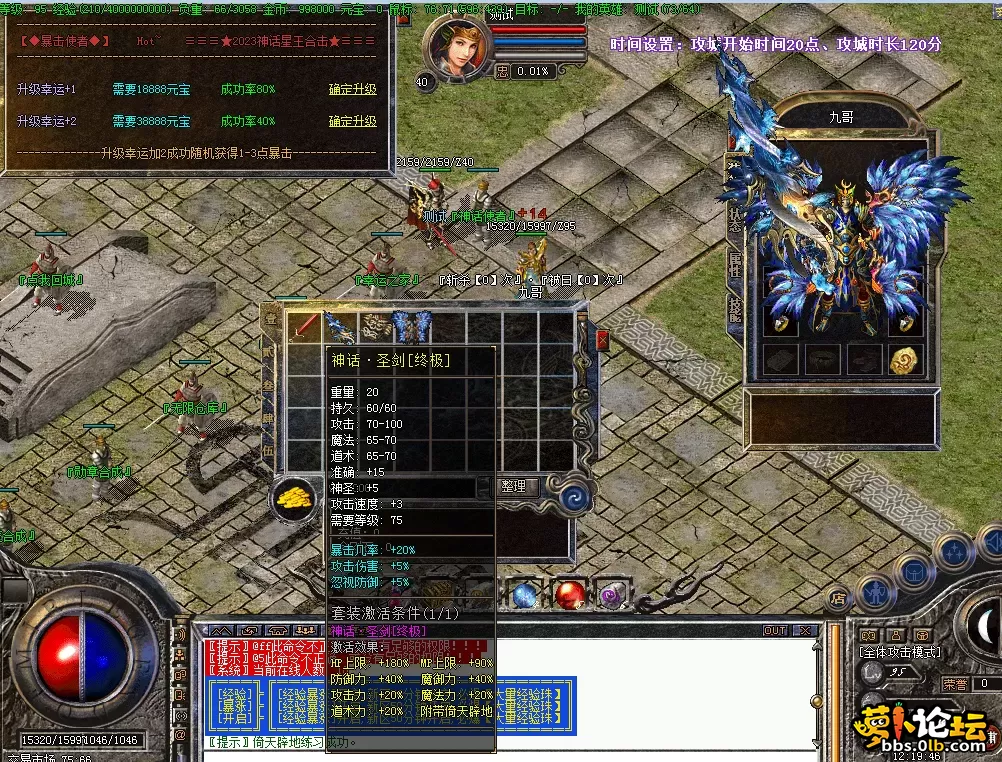The image size is (1002, 762).
Task: Confirm the Luck +1 upgrade (80% success)
Action: point(352,89)
